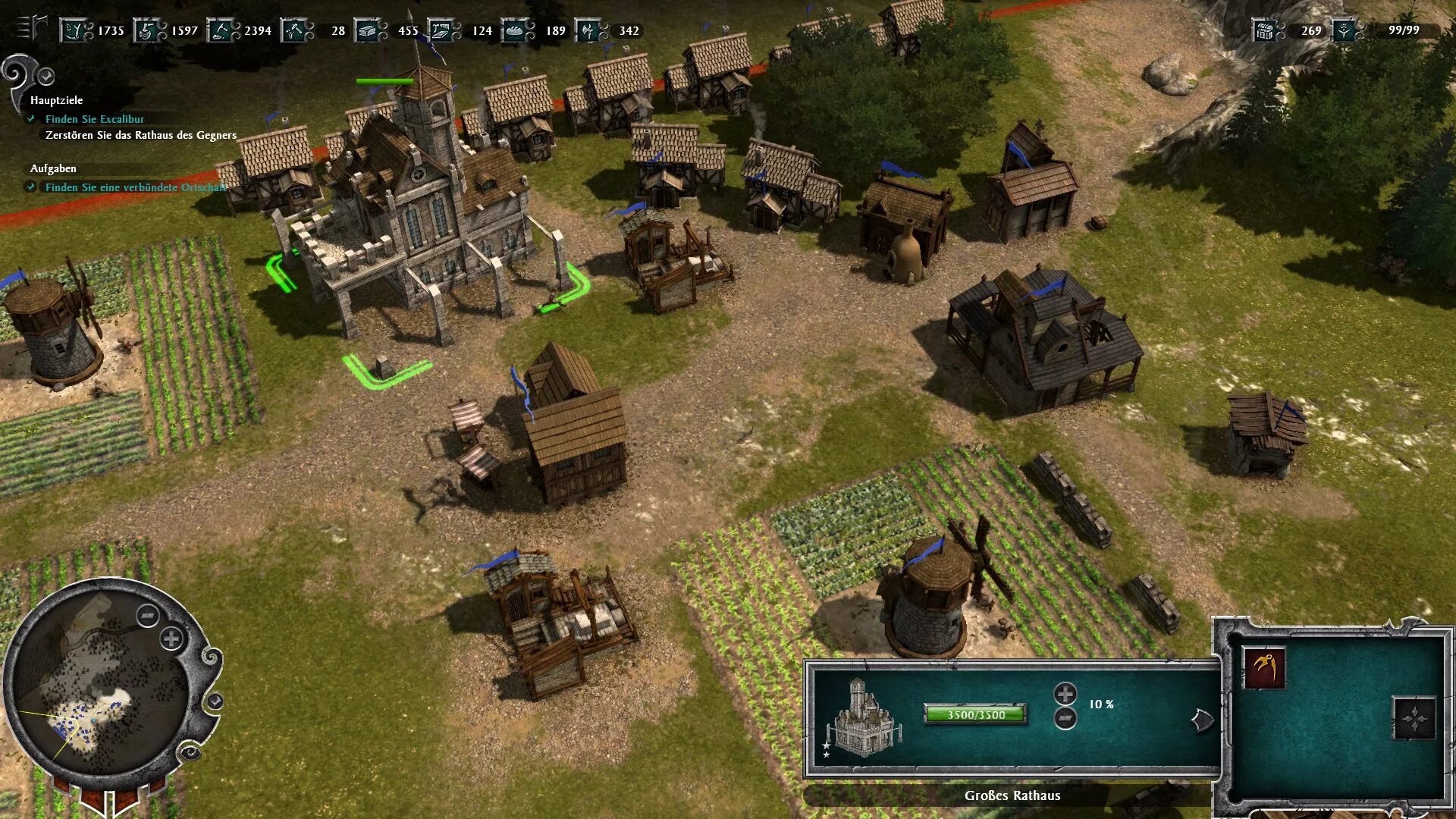1456x819 pixels.
Task: Select the 'Finden Sie Excalibur' objective
Action: pos(94,119)
